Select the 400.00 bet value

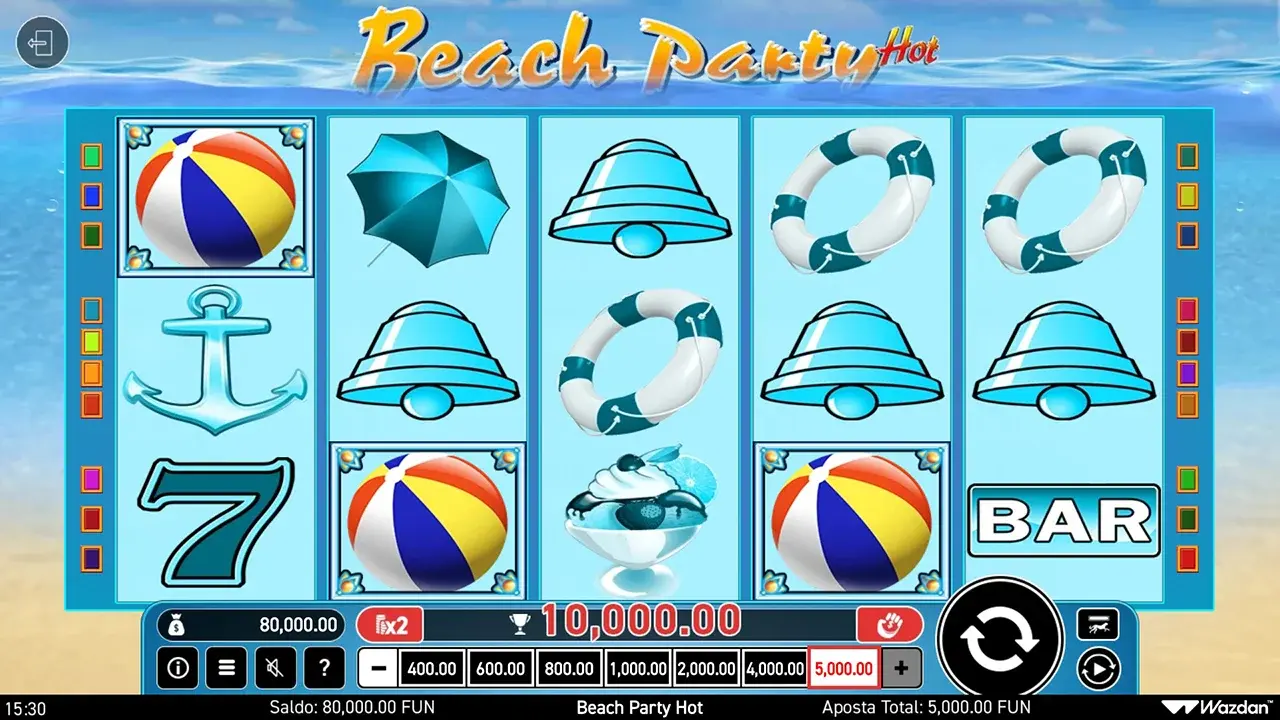(x=431, y=668)
